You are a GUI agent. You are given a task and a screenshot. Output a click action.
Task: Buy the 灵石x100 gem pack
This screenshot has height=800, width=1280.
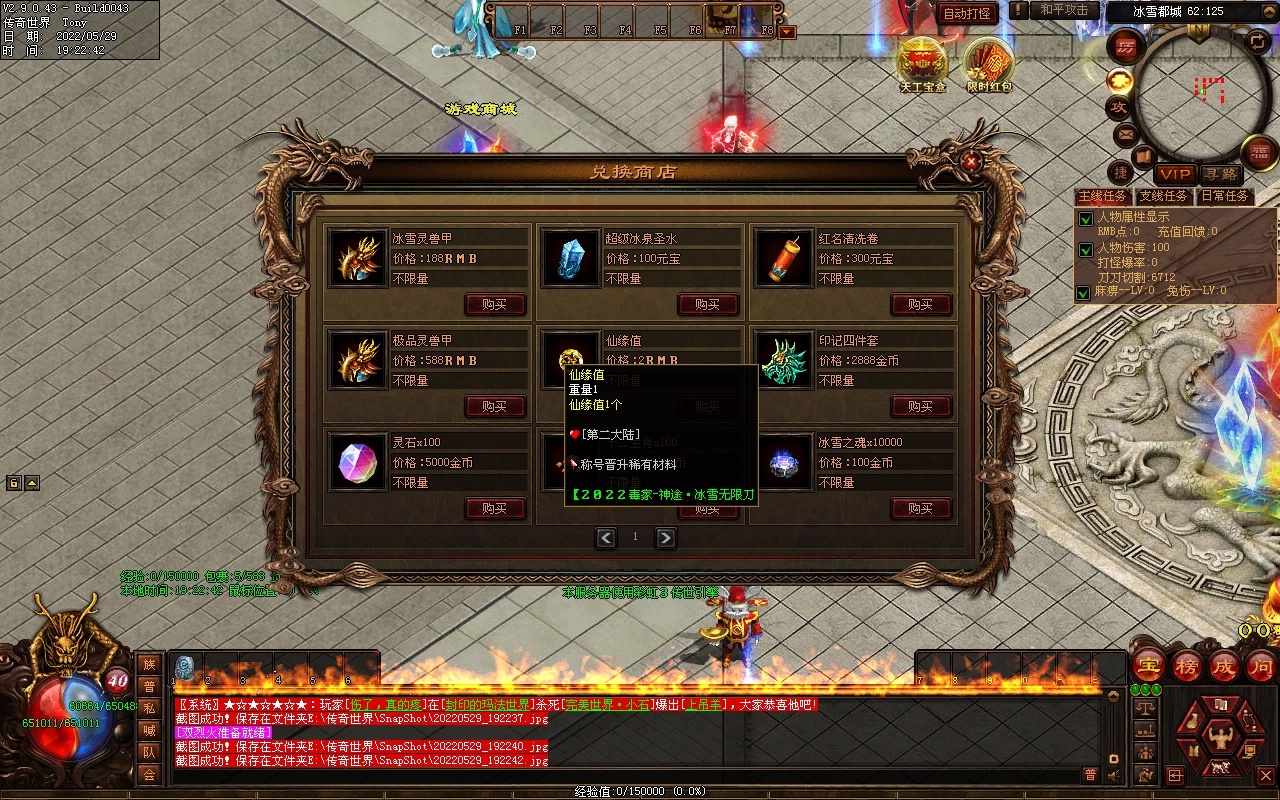point(495,509)
